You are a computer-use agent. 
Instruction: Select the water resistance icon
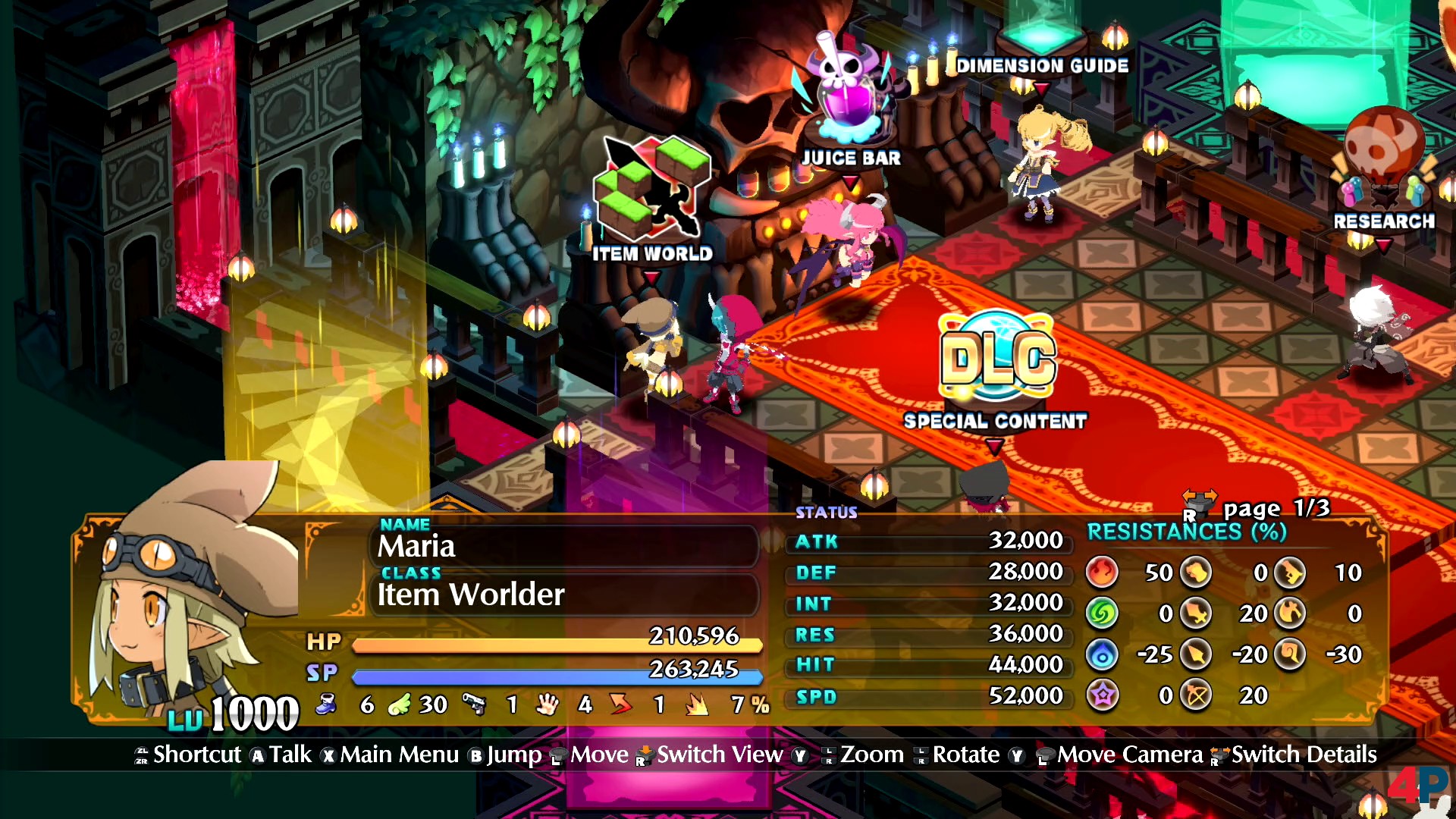tap(1102, 654)
